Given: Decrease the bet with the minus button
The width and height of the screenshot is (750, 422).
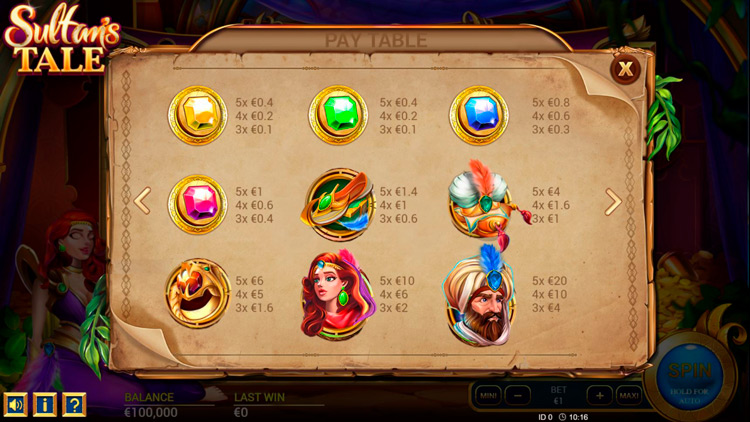Looking at the screenshot, I should click(x=517, y=395).
